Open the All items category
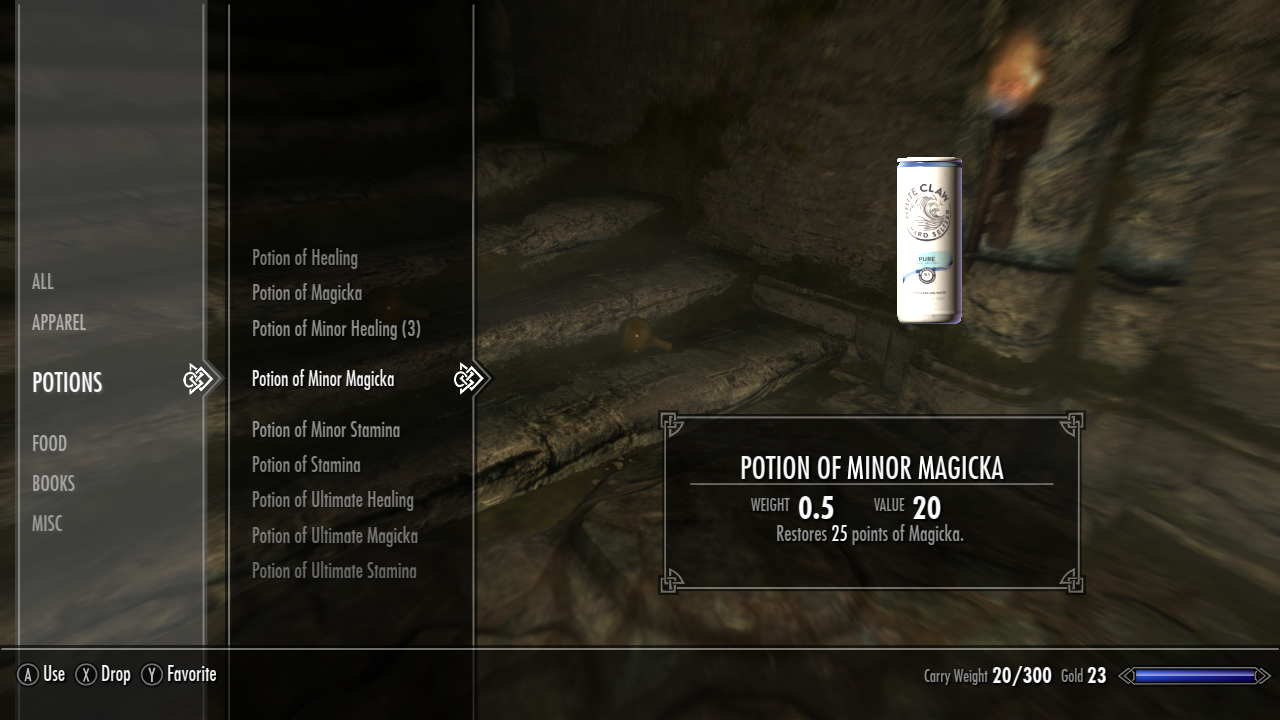The width and height of the screenshot is (1280, 720). pyautogui.click(x=43, y=282)
